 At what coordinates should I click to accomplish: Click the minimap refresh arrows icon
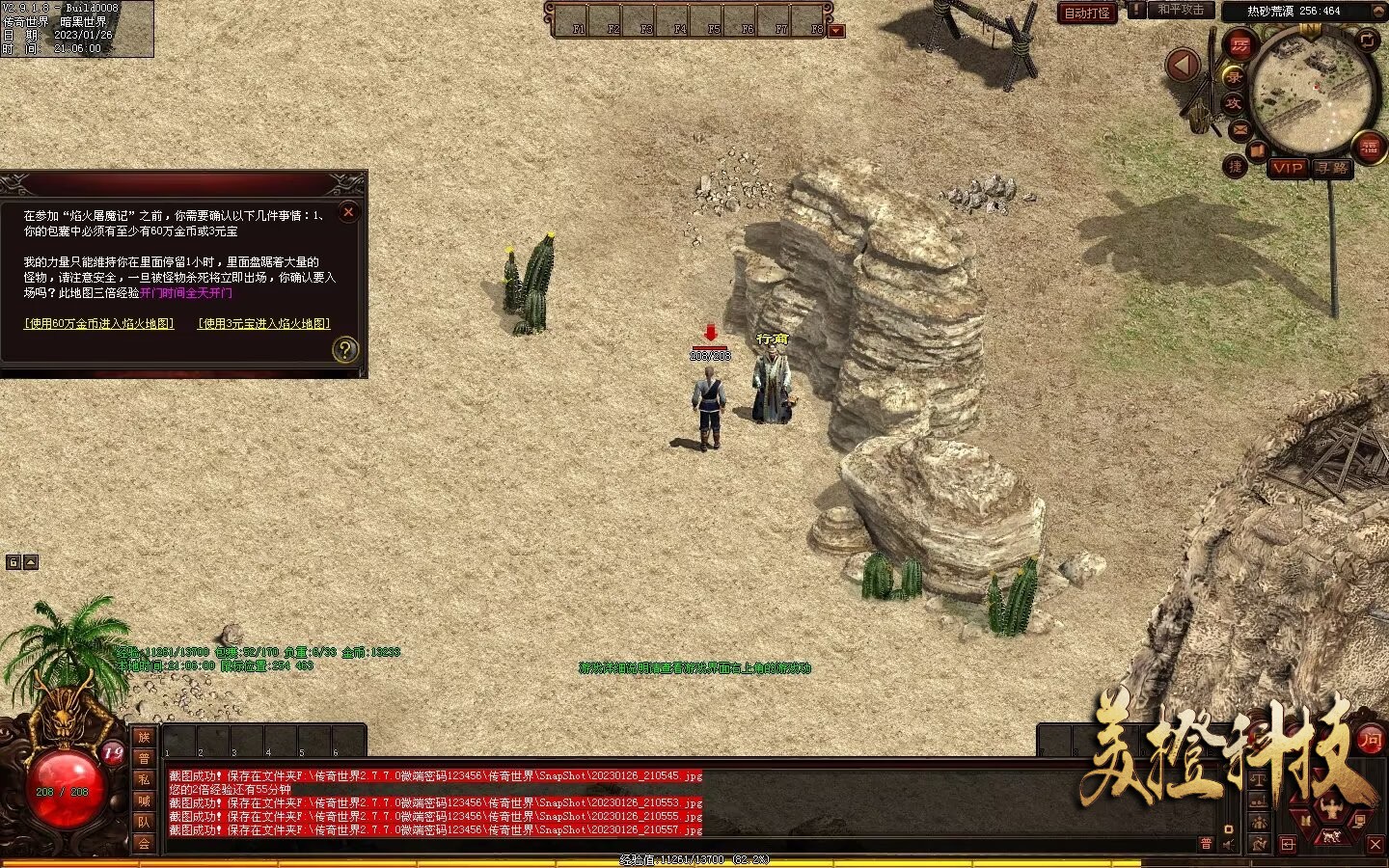1368,40
